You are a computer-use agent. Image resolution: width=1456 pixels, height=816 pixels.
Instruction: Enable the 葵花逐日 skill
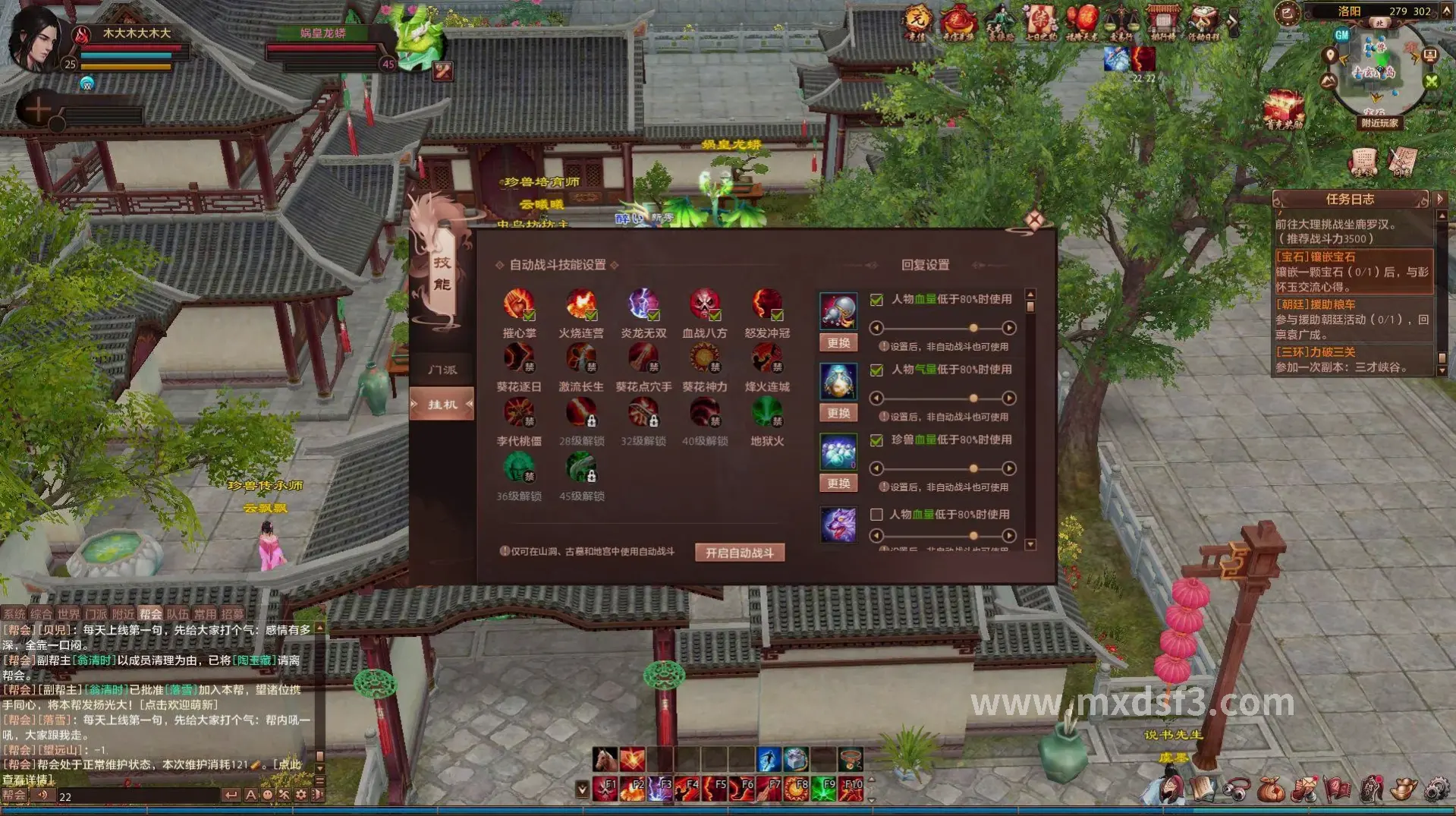pos(519,358)
